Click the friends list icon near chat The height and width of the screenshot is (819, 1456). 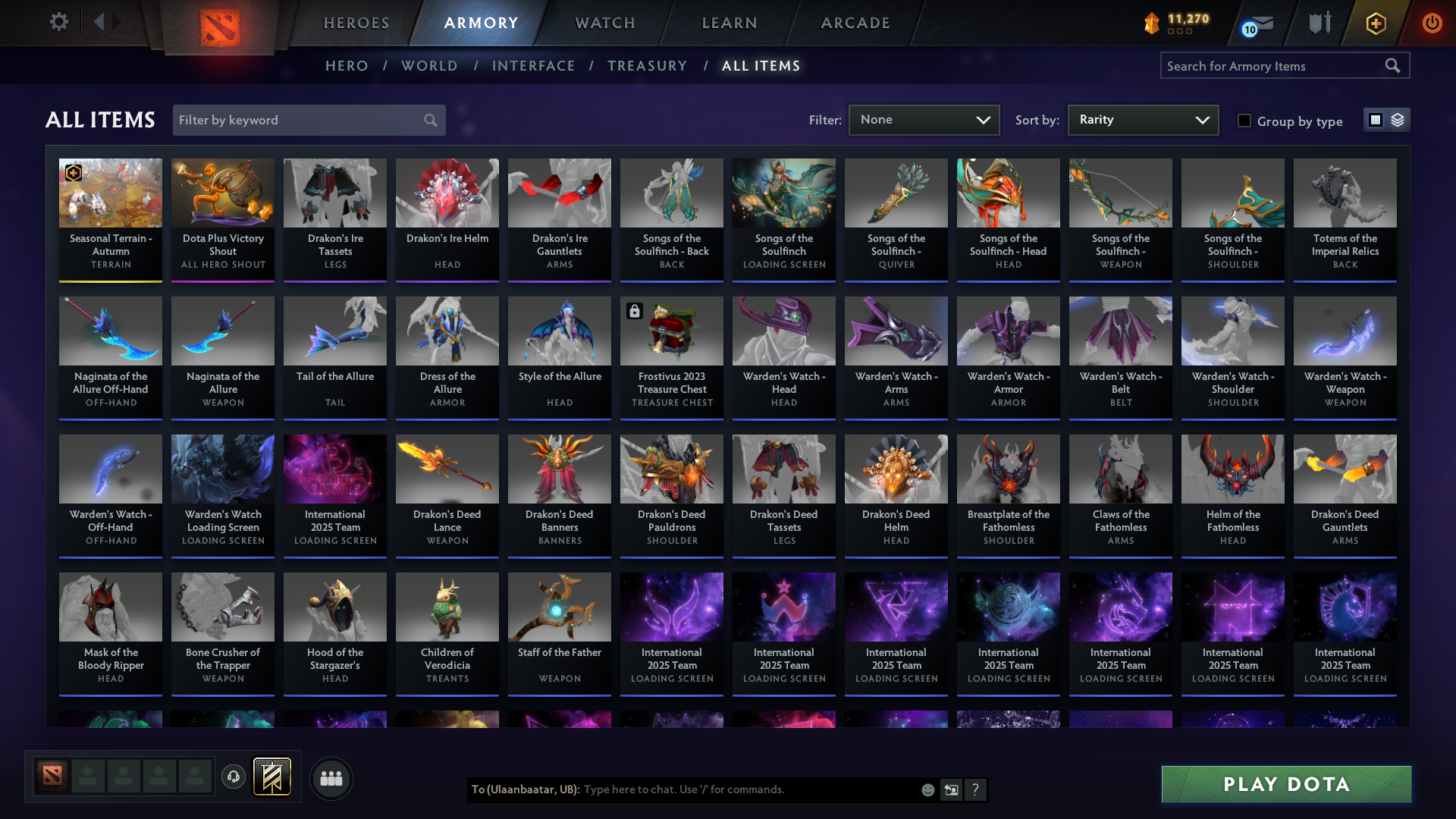331,777
